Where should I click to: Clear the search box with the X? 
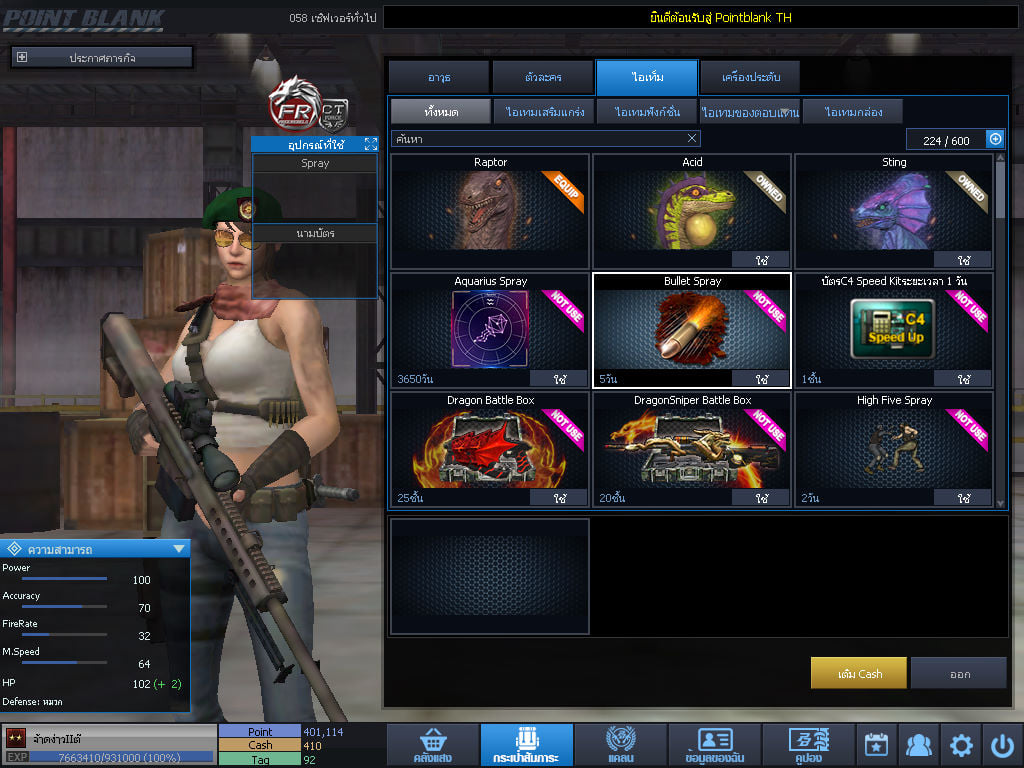[x=692, y=139]
